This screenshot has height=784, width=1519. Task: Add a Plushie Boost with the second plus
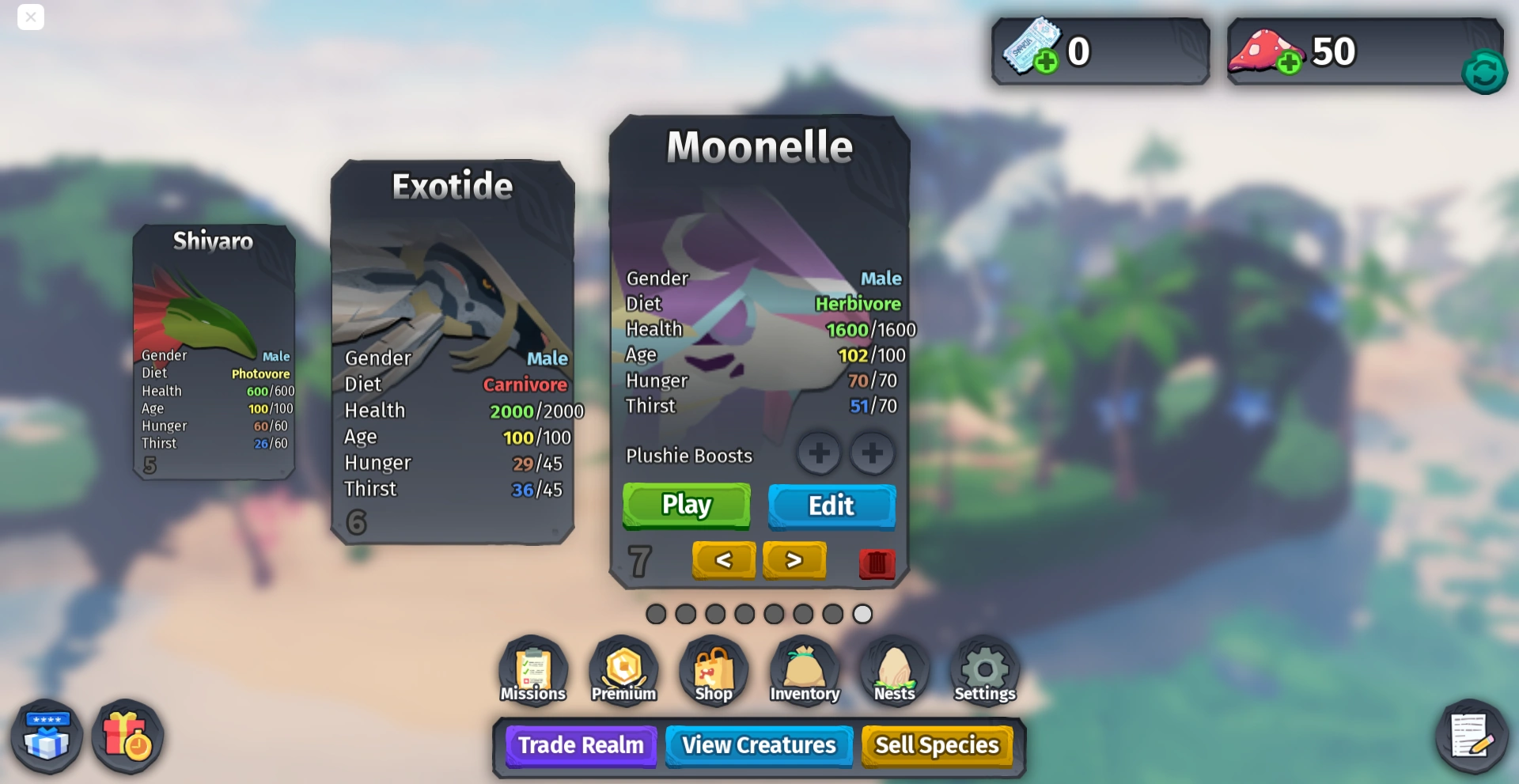[872, 453]
